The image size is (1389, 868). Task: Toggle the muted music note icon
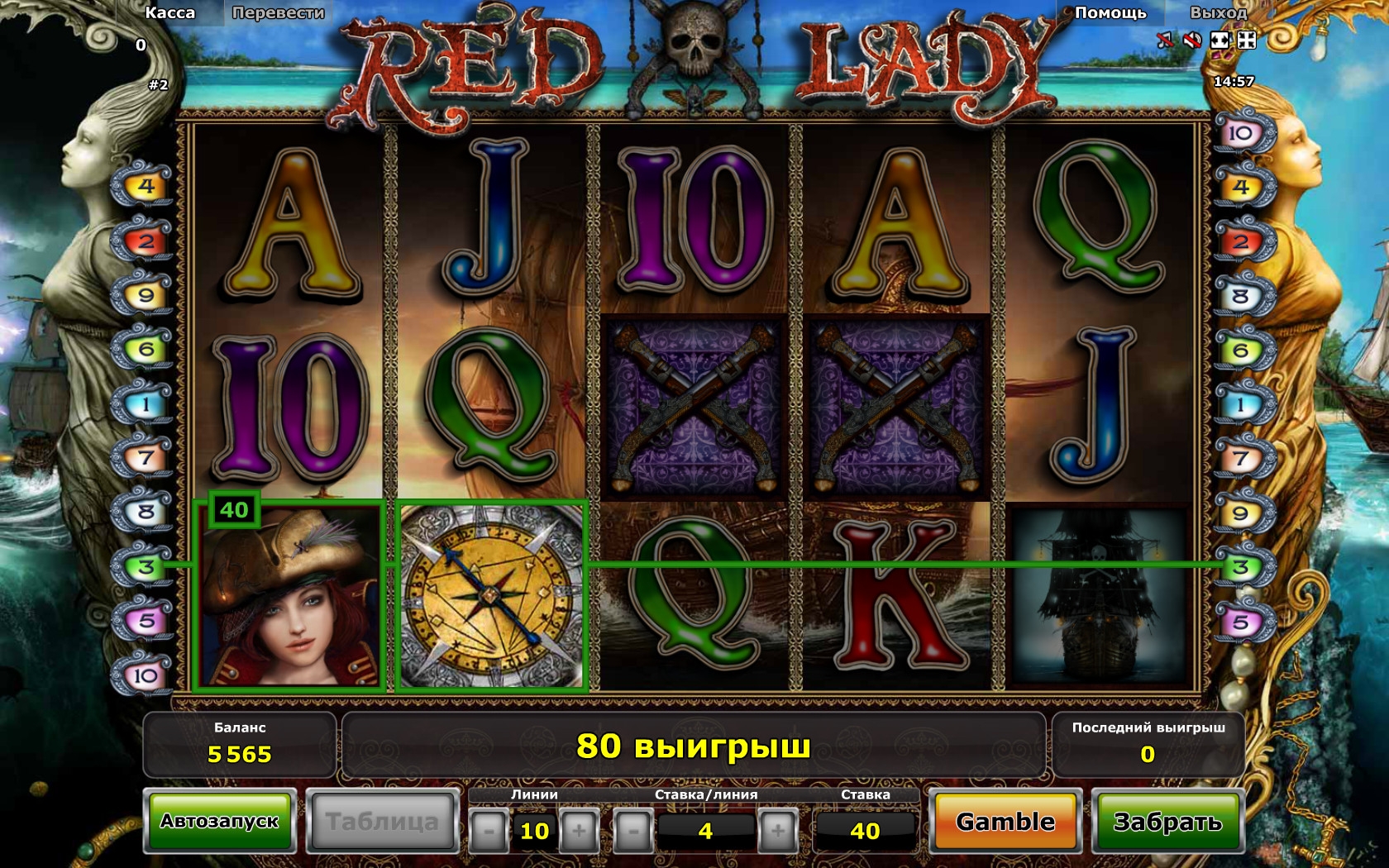(x=1165, y=41)
